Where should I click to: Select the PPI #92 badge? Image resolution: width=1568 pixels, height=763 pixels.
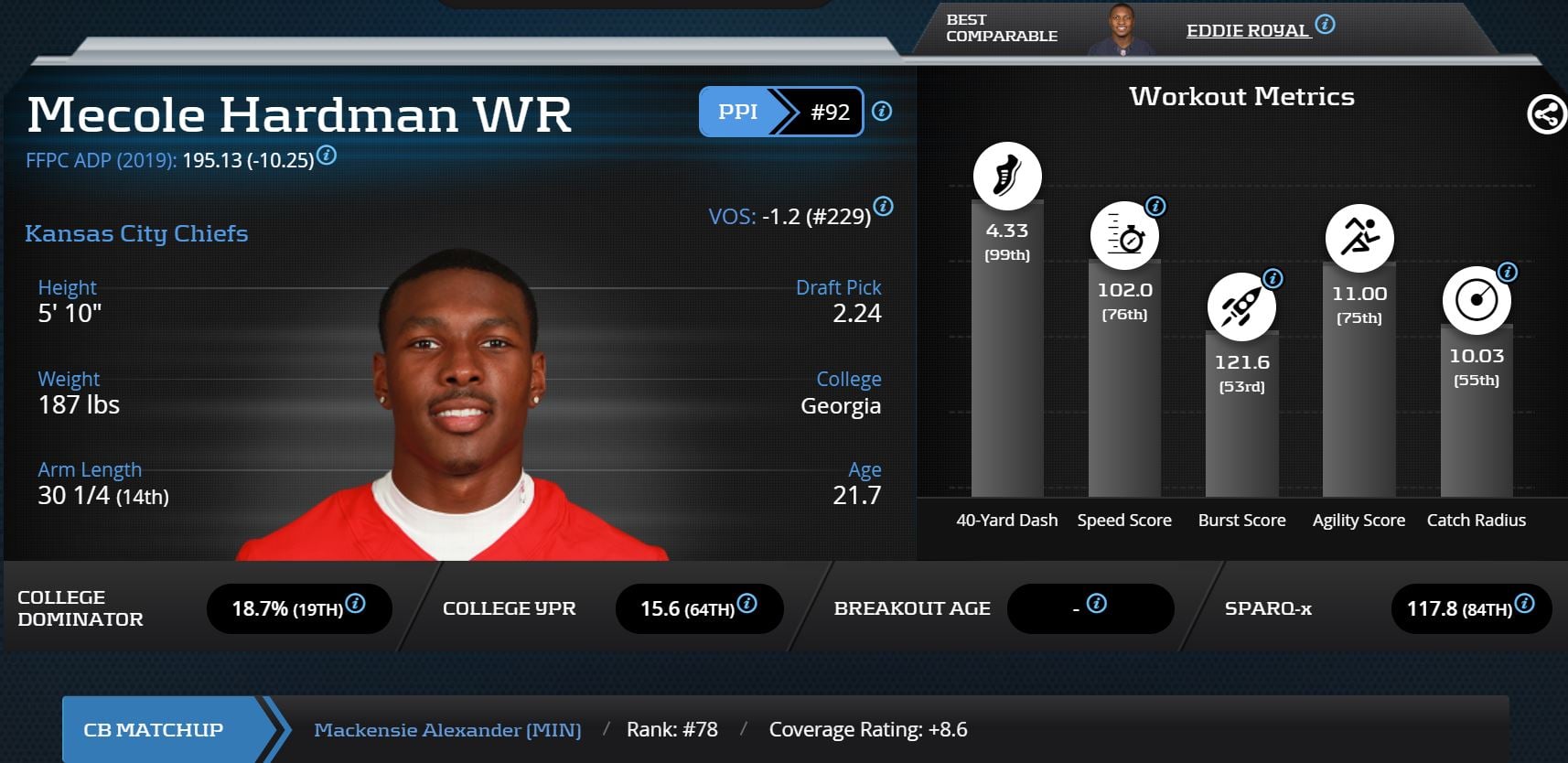[x=780, y=112]
